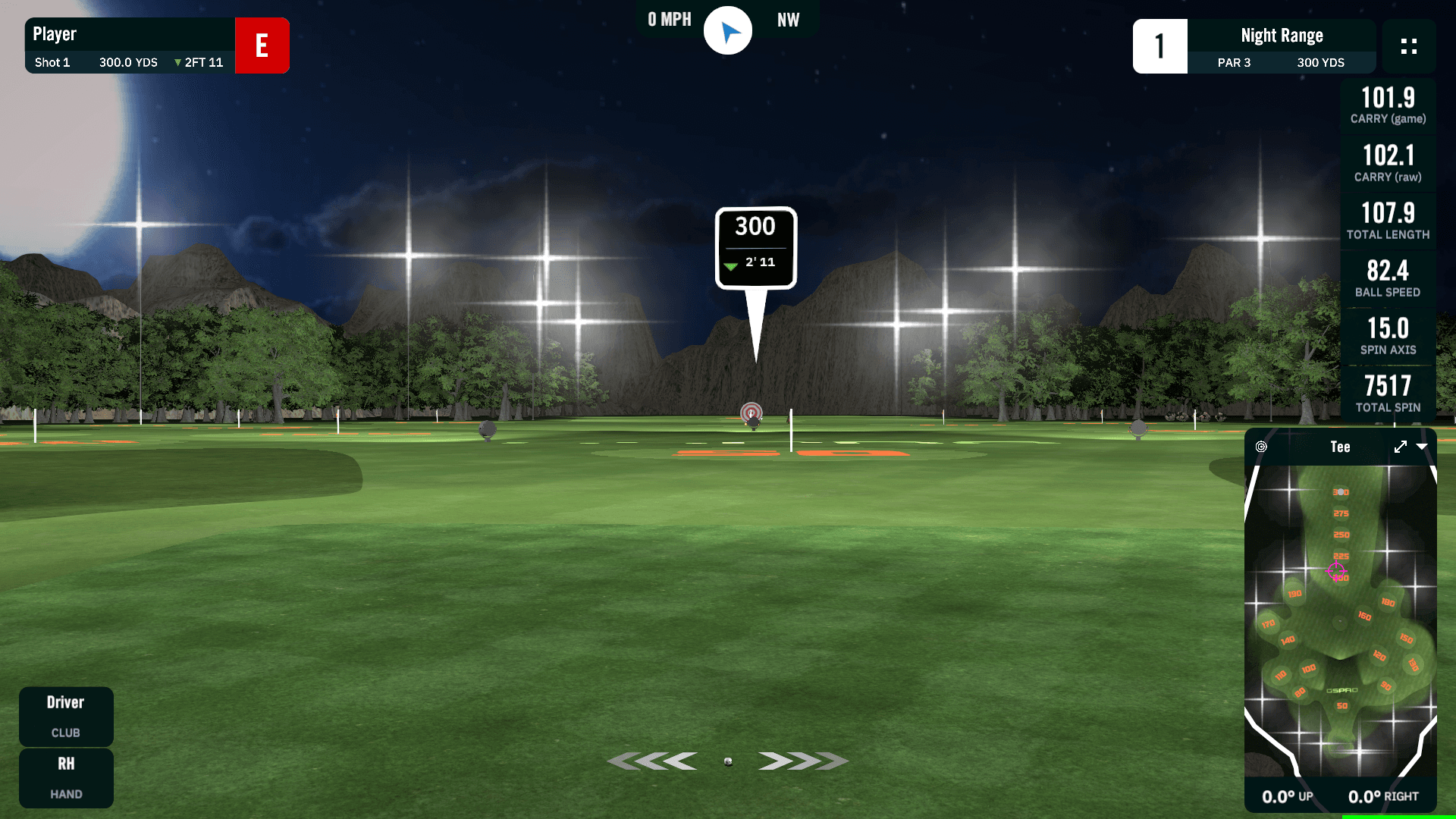Click the red E score indicator
This screenshot has height=819, width=1456.
click(x=262, y=45)
